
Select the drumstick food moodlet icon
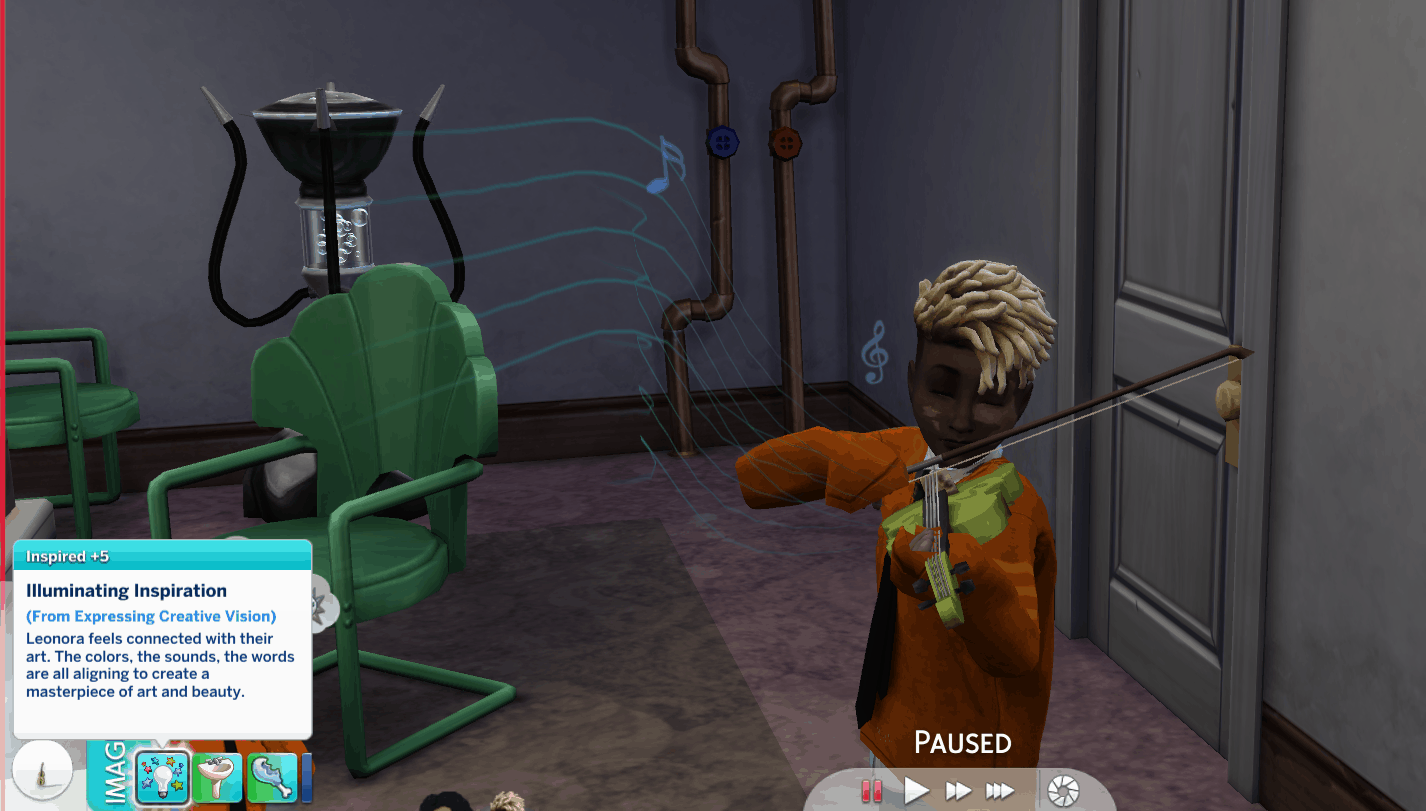point(271,778)
